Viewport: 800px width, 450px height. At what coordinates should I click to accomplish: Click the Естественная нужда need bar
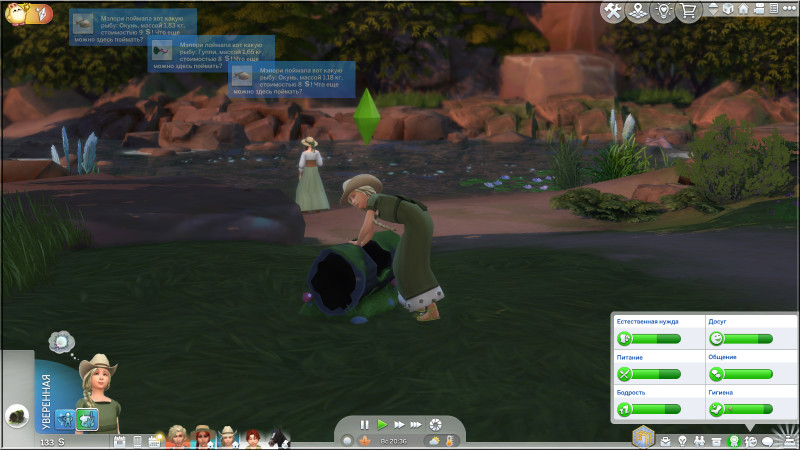(648, 339)
